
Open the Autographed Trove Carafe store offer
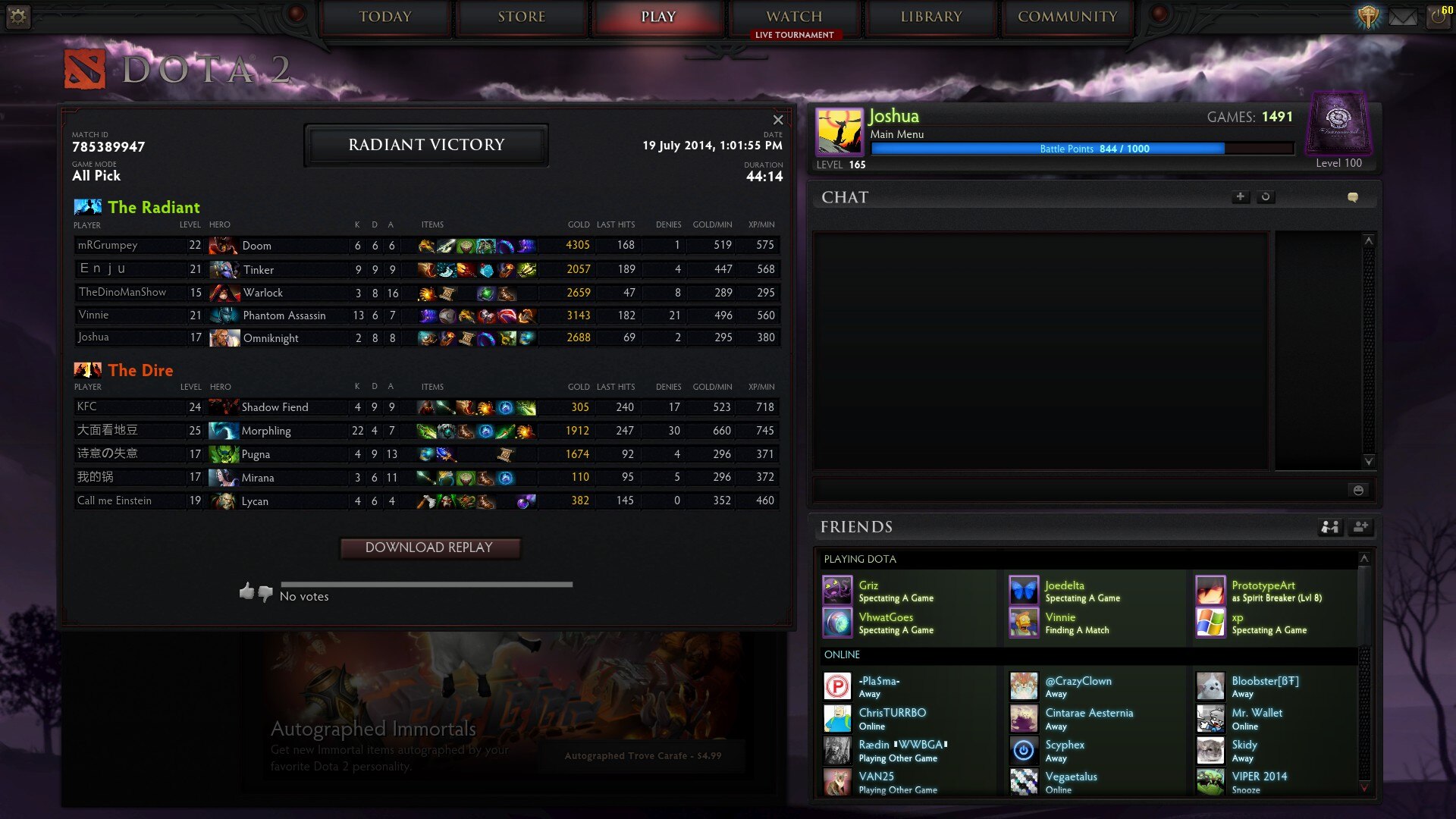tap(643, 756)
